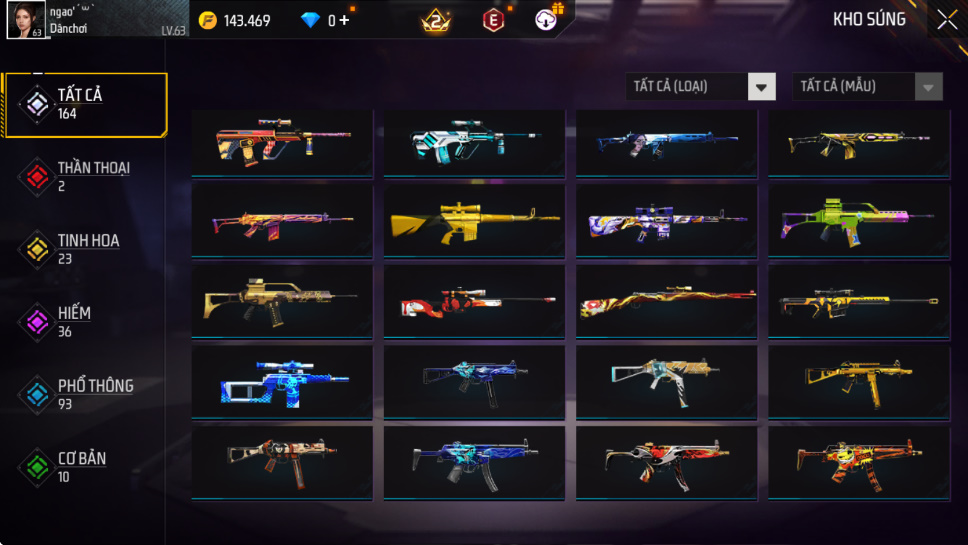This screenshot has height=545, width=968.
Task: Pick the blue scoped pixel gun skin
Action: [282, 381]
